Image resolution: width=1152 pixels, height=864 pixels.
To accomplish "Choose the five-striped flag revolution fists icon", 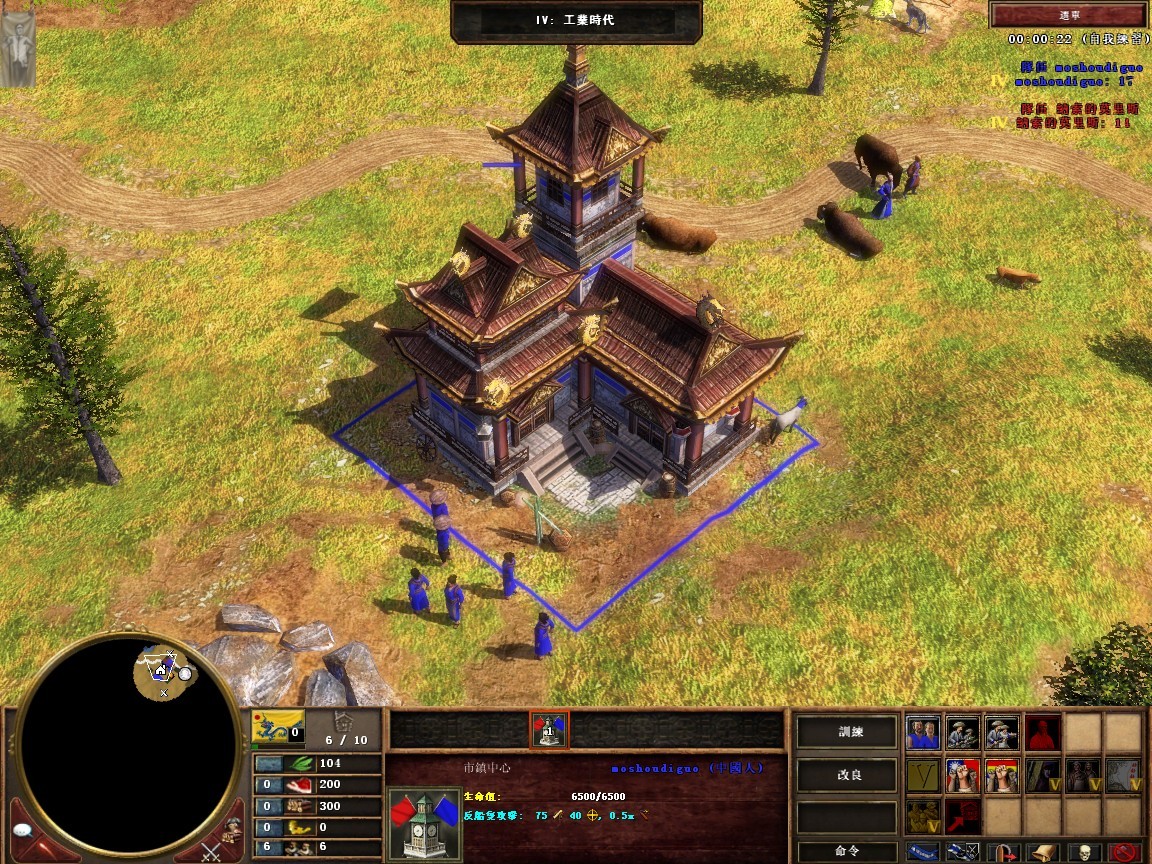I will click(x=1001, y=775).
